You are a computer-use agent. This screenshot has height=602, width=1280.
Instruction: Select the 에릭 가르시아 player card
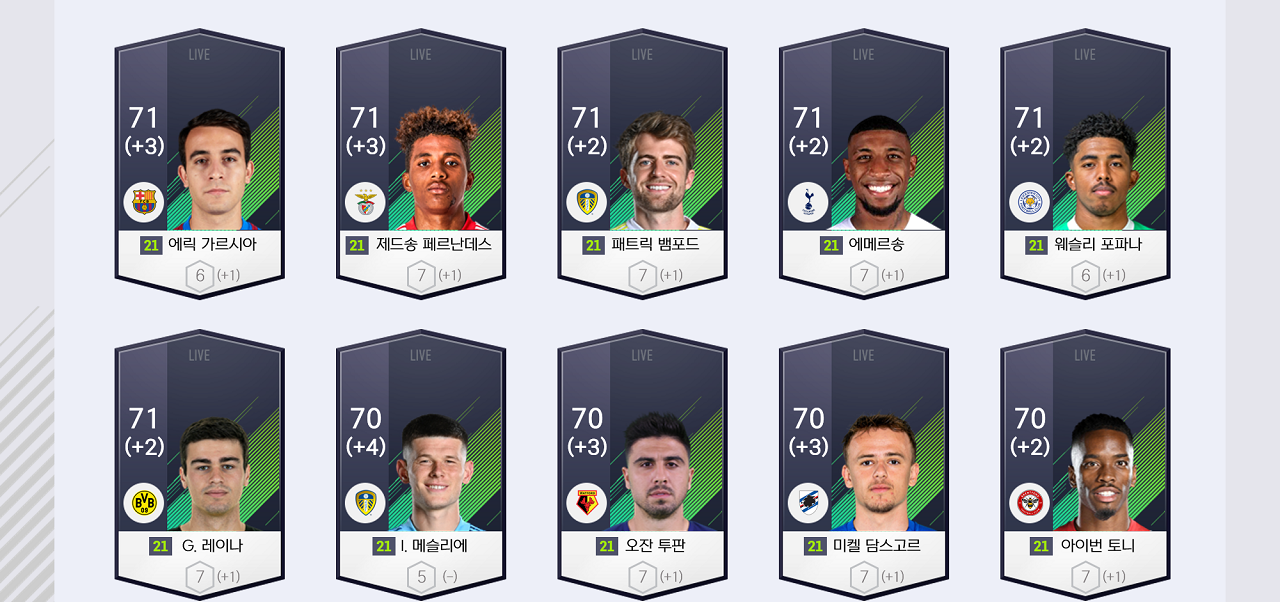point(199,165)
